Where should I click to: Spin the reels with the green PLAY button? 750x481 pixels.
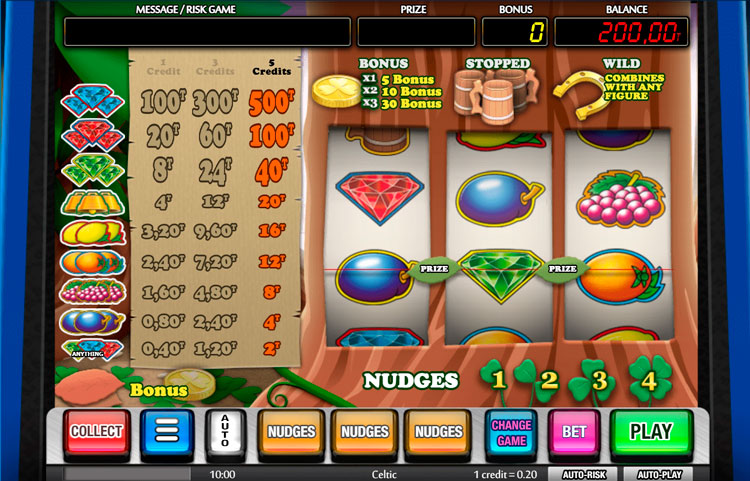point(651,432)
